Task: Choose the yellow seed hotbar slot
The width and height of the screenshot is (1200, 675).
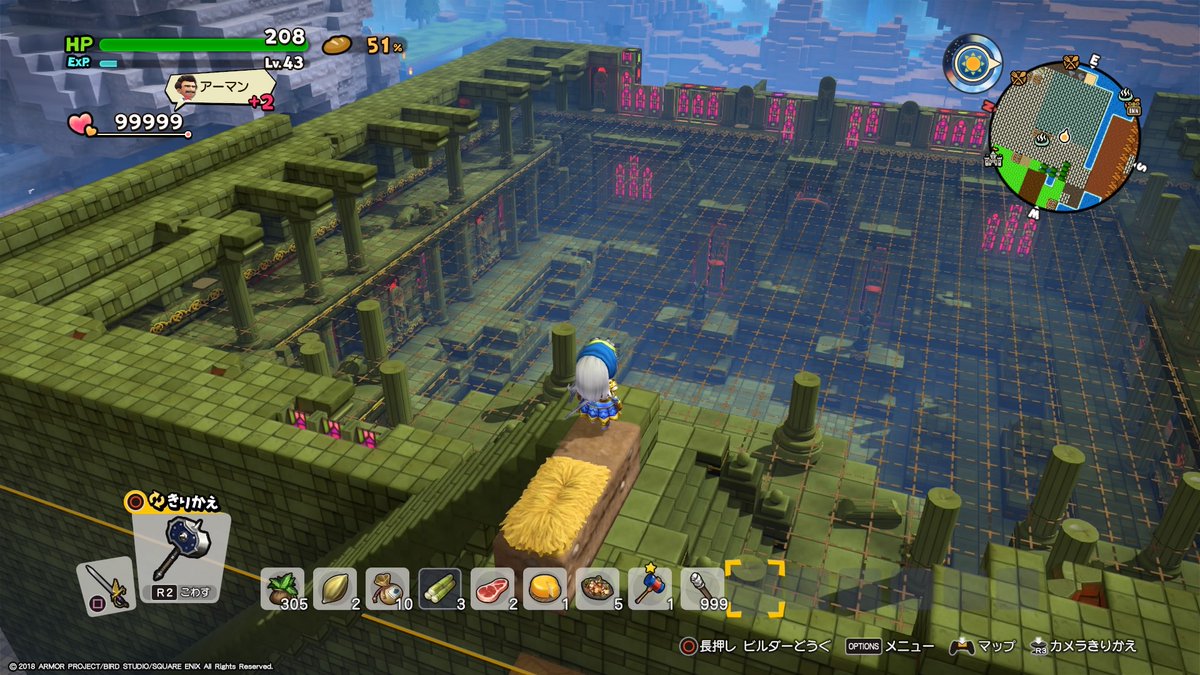Action: (335, 588)
